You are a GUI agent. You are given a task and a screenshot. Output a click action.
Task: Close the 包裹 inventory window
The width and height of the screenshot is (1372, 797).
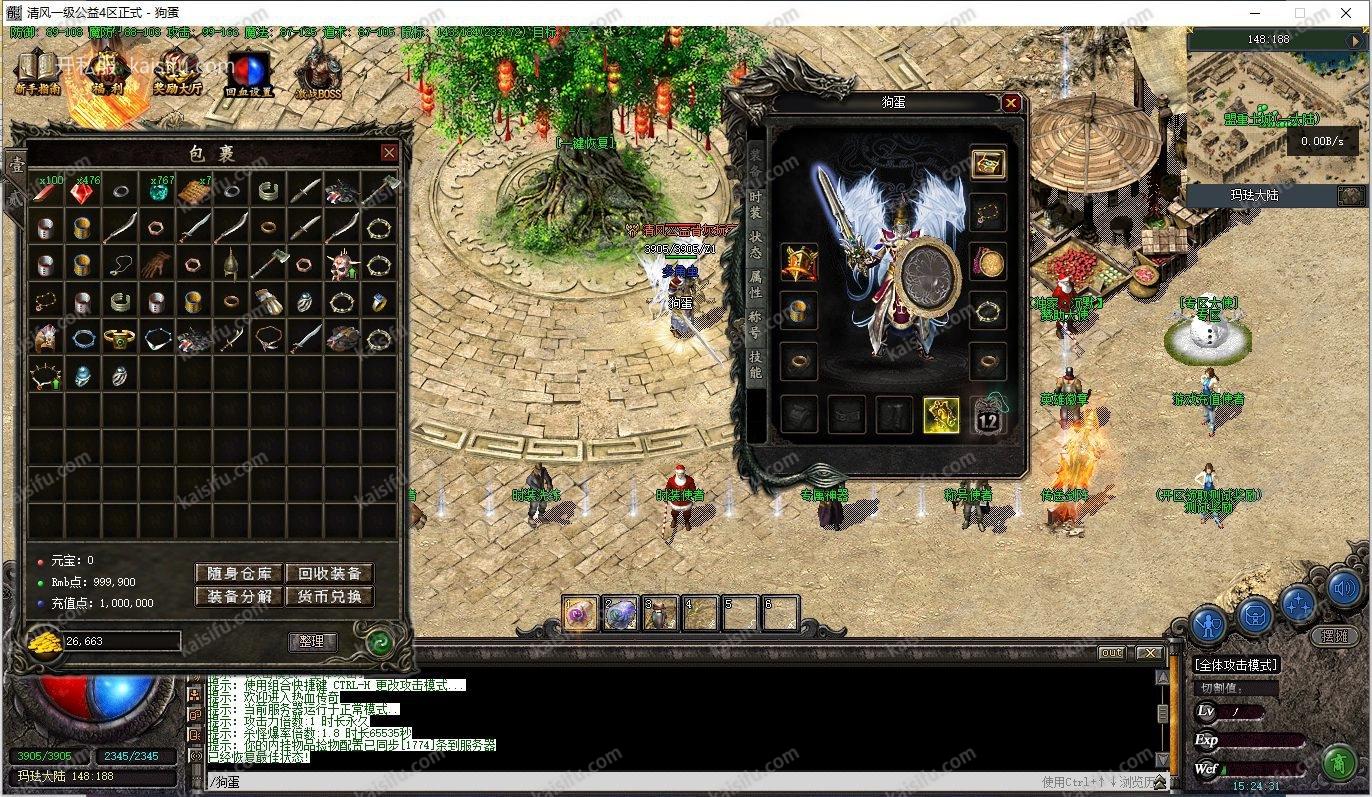coord(389,153)
